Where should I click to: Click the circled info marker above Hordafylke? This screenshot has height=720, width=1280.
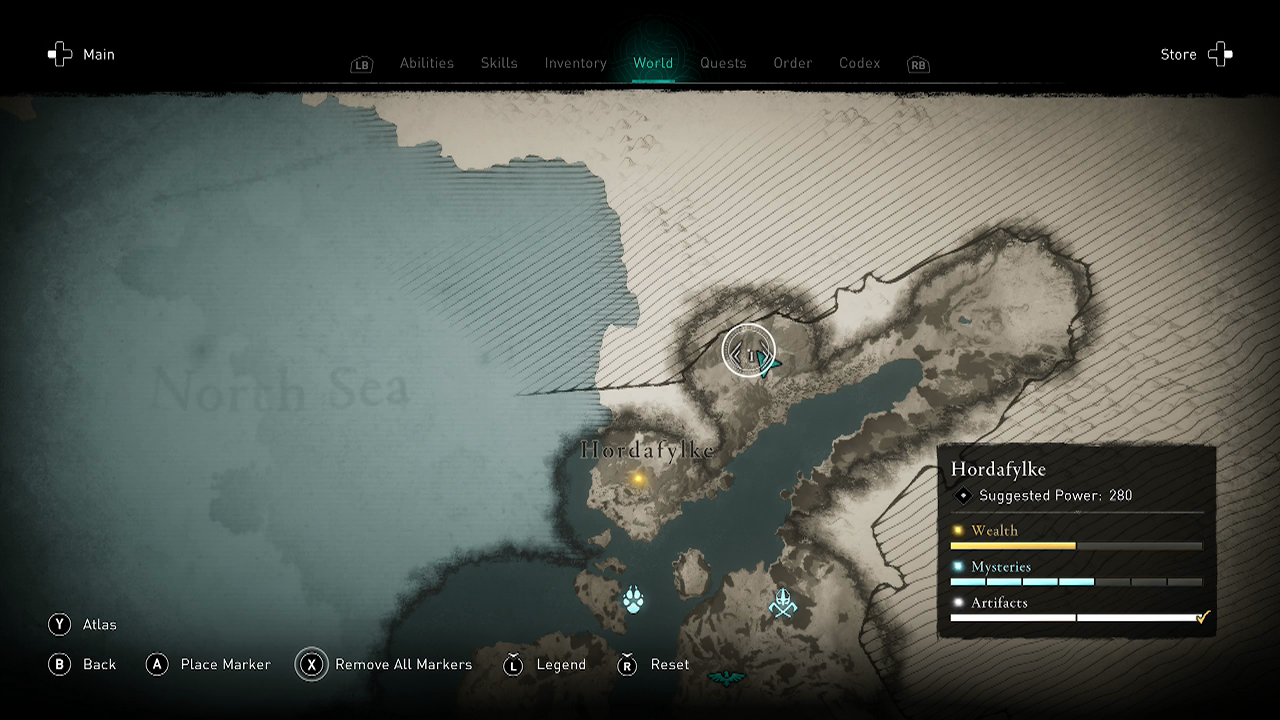click(752, 354)
